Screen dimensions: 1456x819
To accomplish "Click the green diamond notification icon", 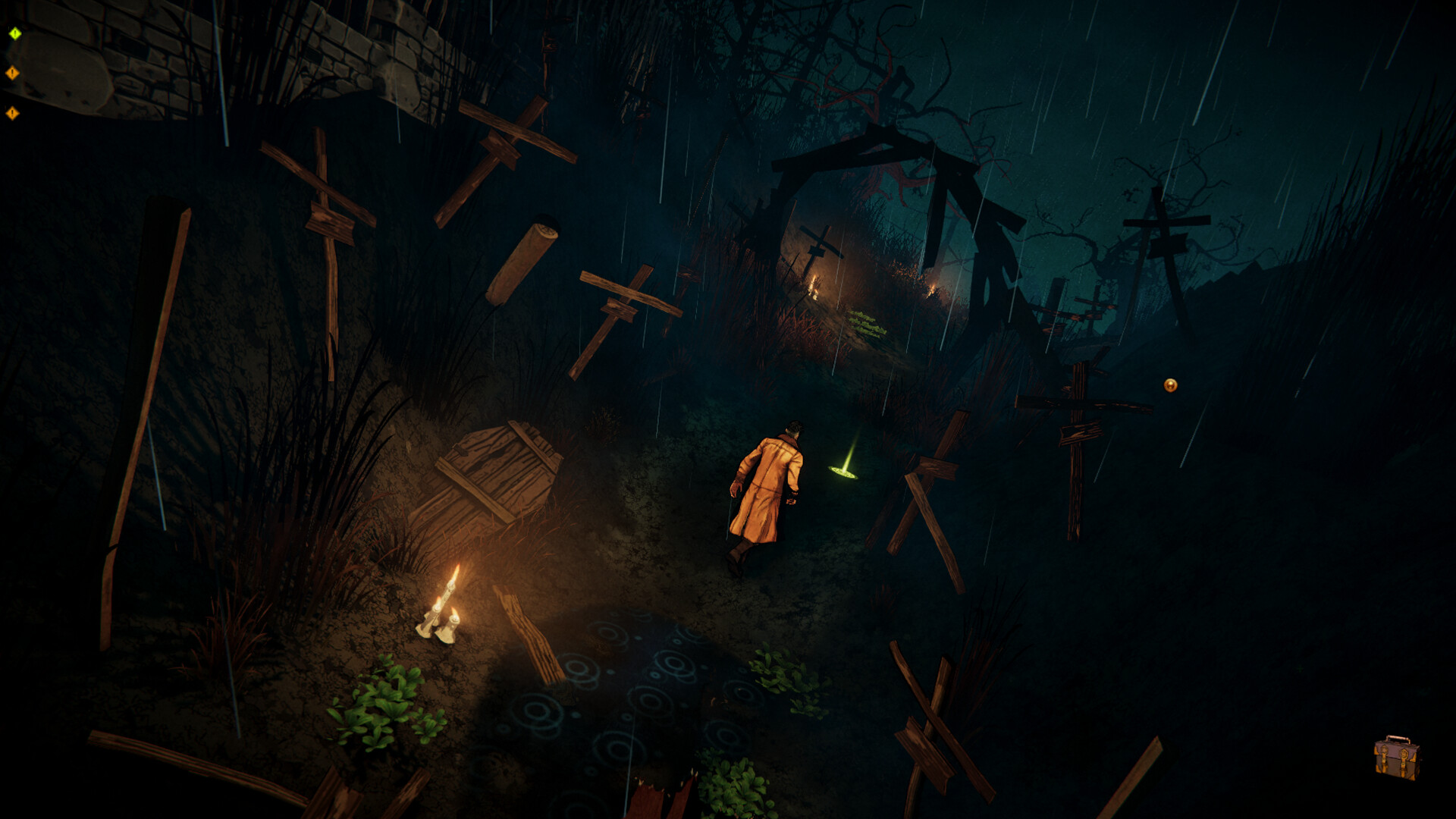I will (14, 33).
